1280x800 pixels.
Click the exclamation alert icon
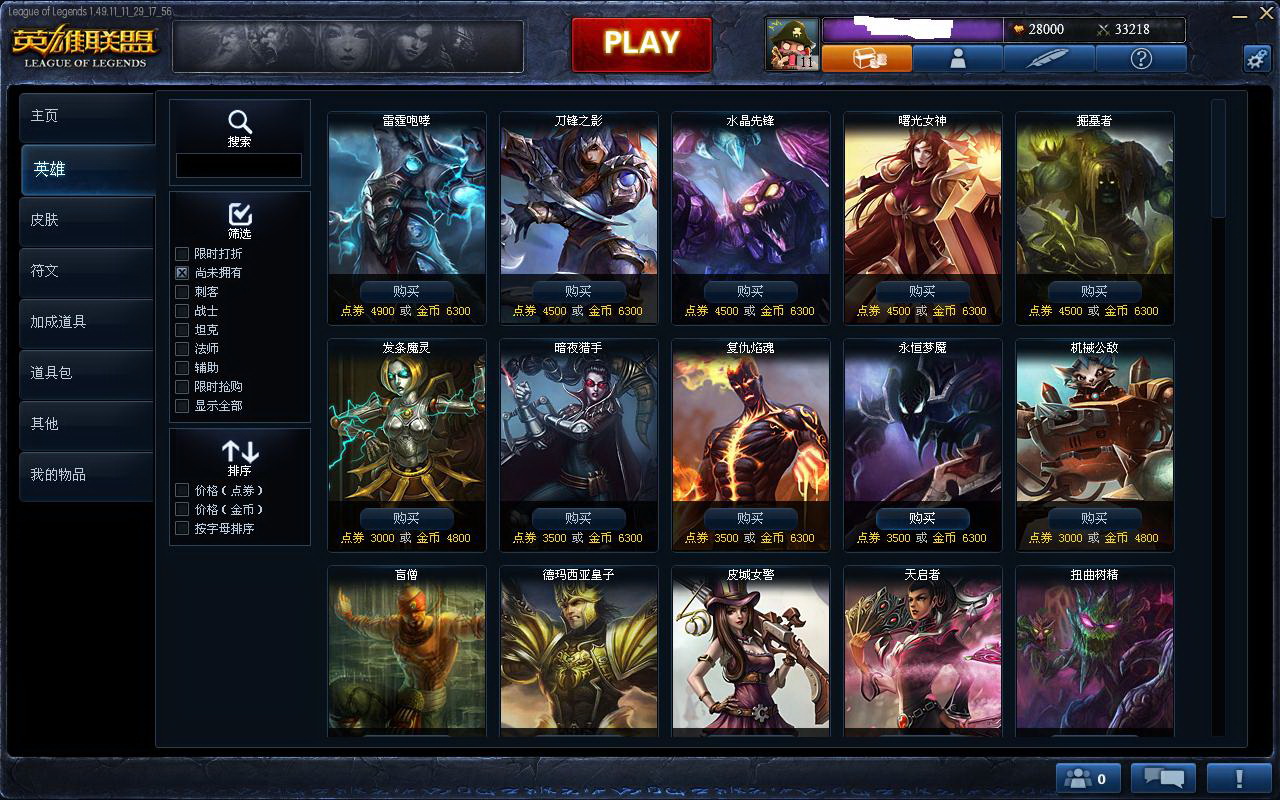pyautogui.click(x=1240, y=777)
